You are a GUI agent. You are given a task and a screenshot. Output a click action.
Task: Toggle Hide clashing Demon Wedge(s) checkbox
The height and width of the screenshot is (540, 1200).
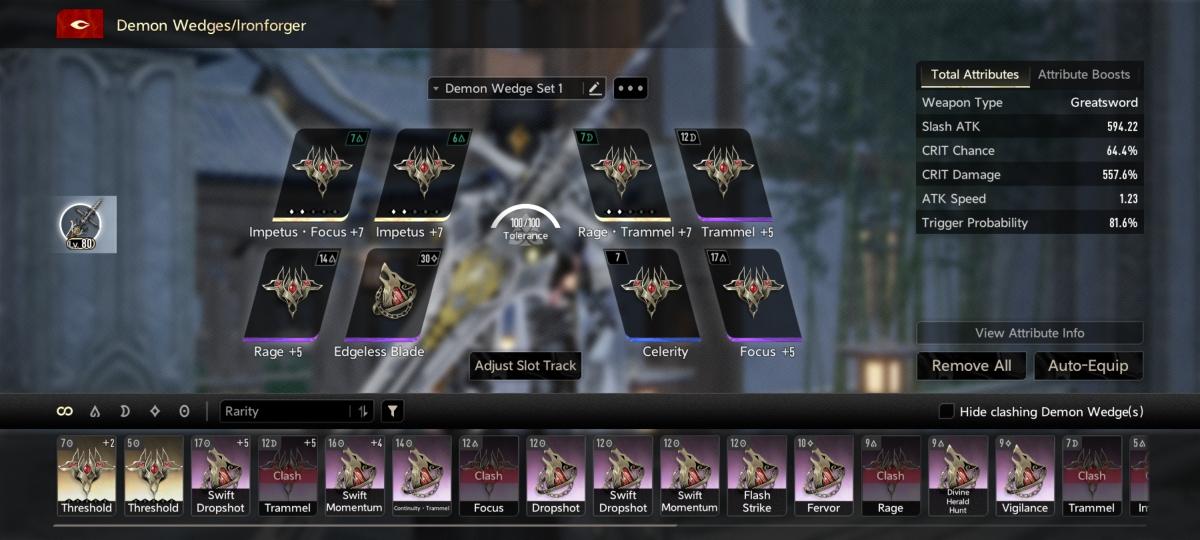[946, 412]
